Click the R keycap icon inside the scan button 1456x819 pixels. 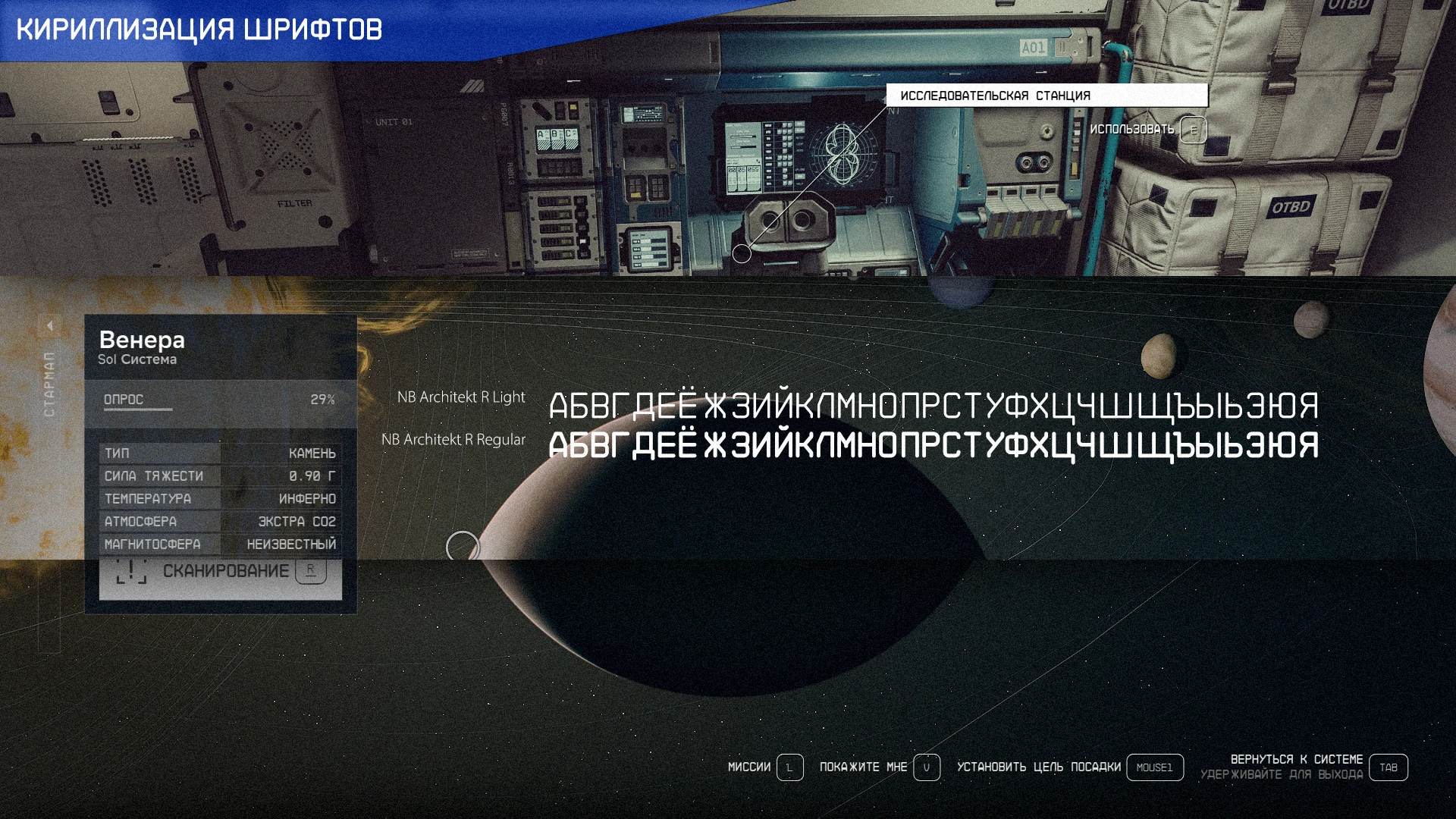(309, 571)
